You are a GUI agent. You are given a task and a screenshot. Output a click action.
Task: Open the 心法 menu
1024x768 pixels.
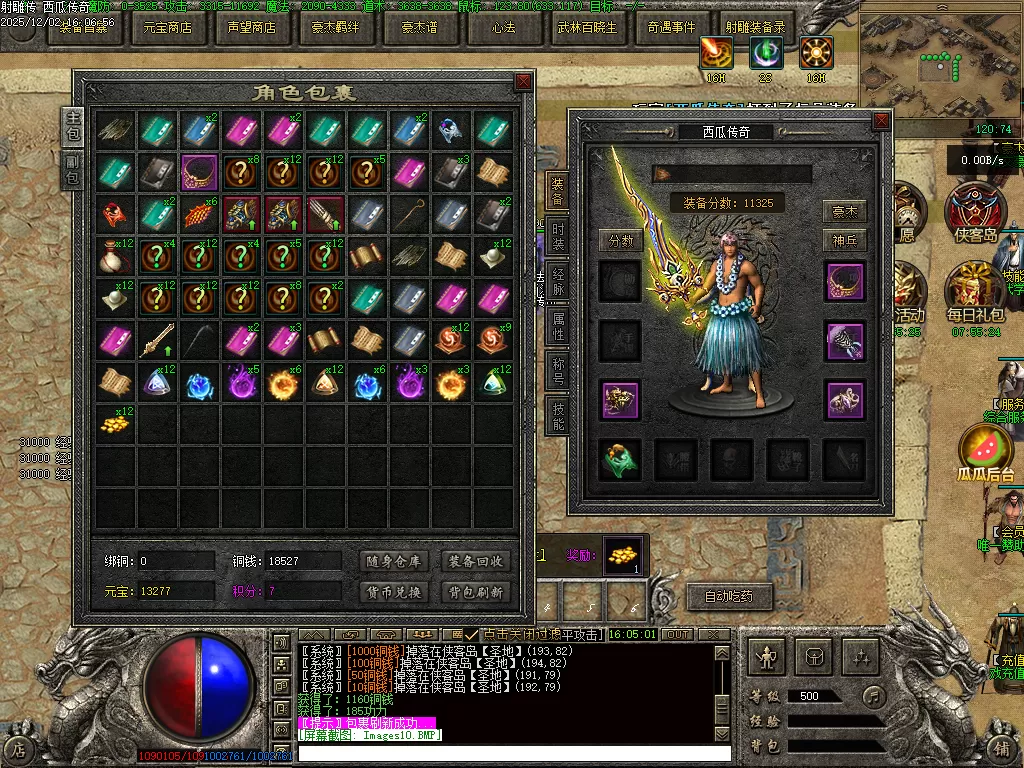pyautogui.click(x=503, y=28)
